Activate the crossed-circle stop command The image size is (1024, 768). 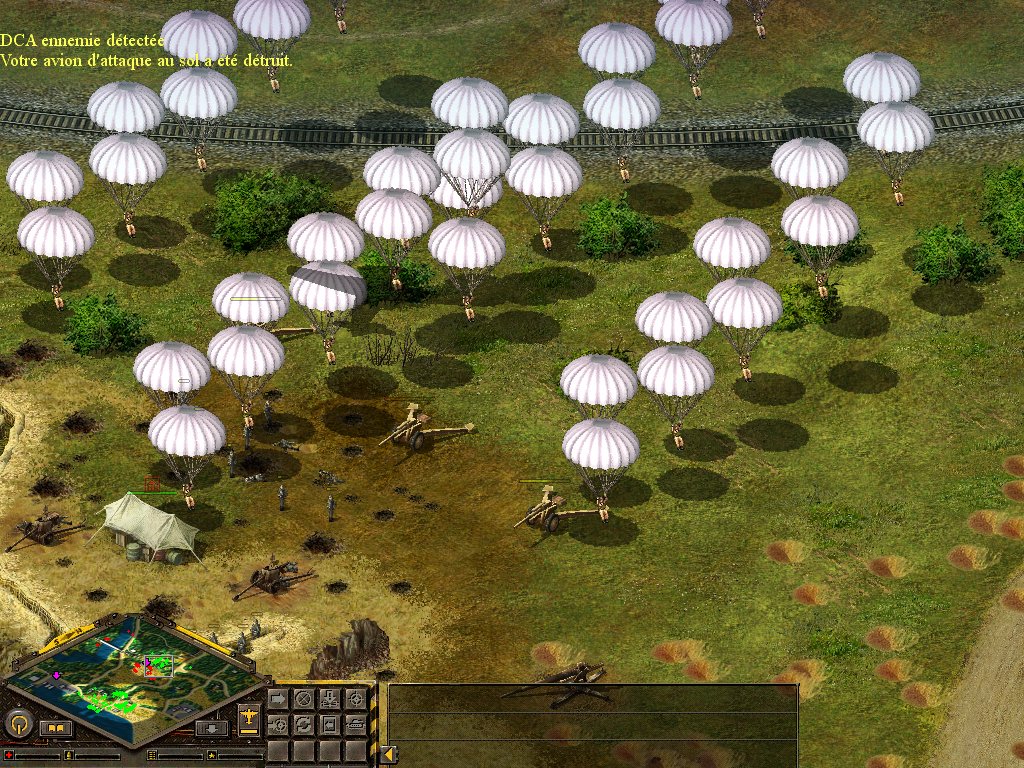303,698
